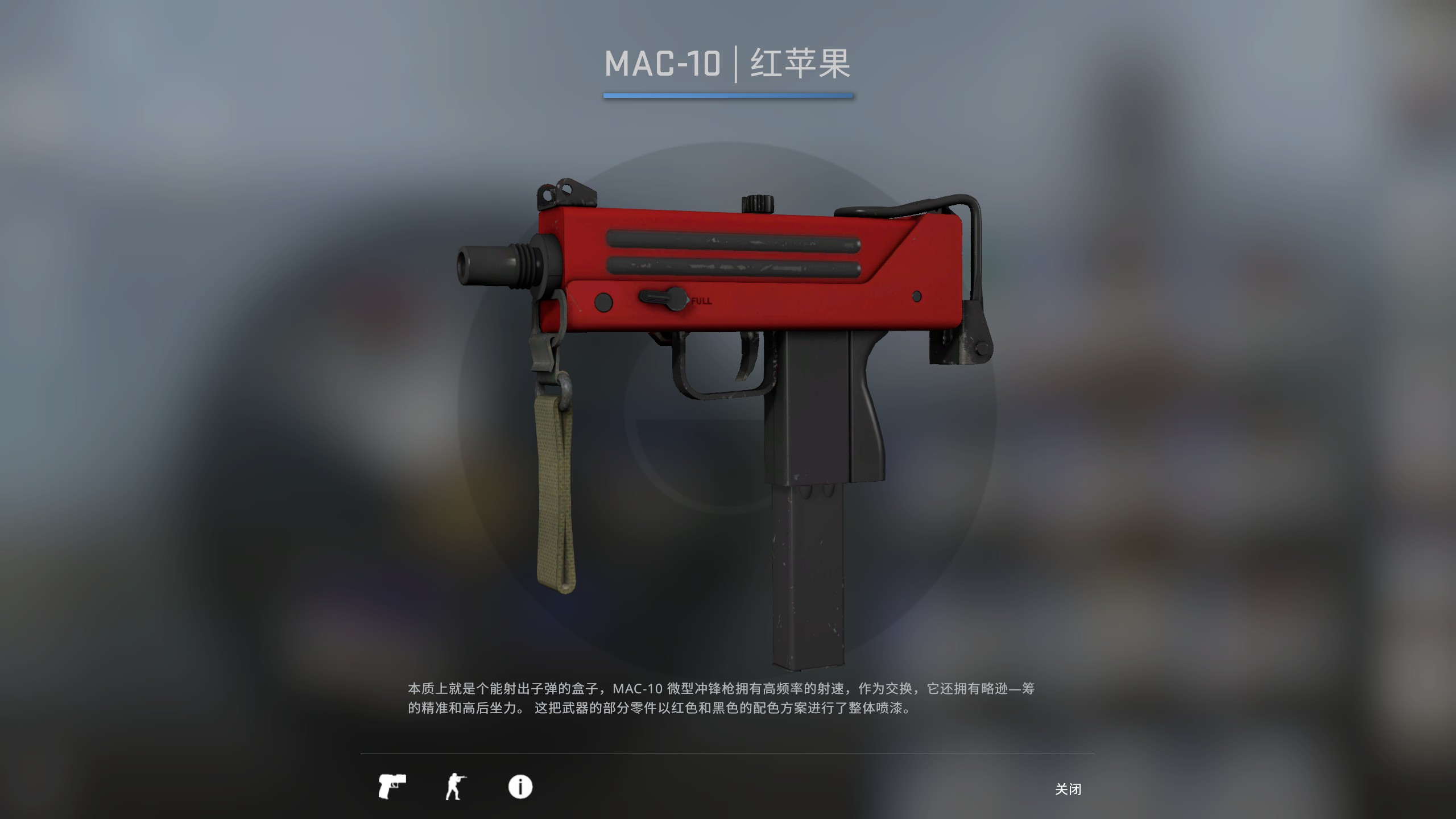The width and height of the screenshot is (1456, 819).
Task: Toggle the character display via silhouette icon
Action: coord(456,788)
